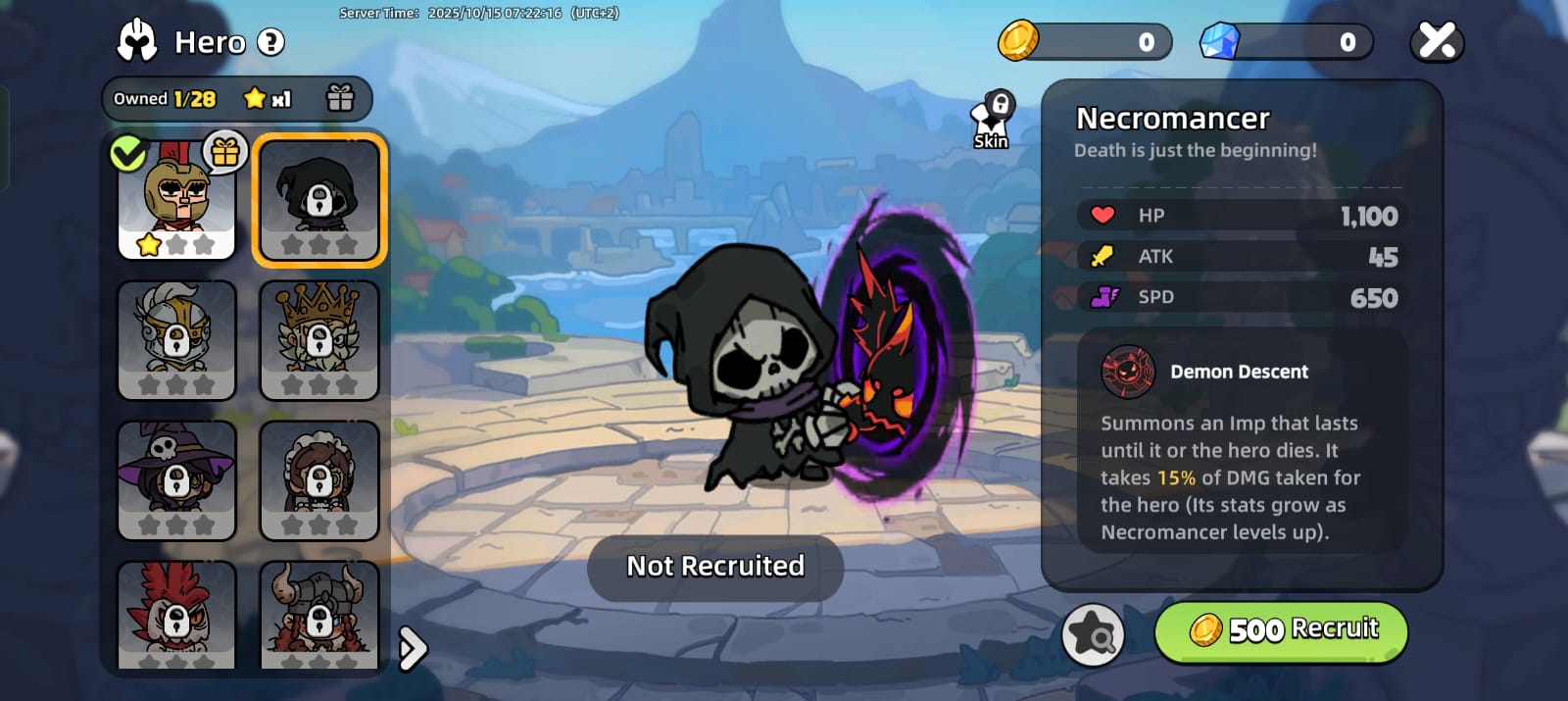Pick the locked purple witch hat hero

coord(176,480)
